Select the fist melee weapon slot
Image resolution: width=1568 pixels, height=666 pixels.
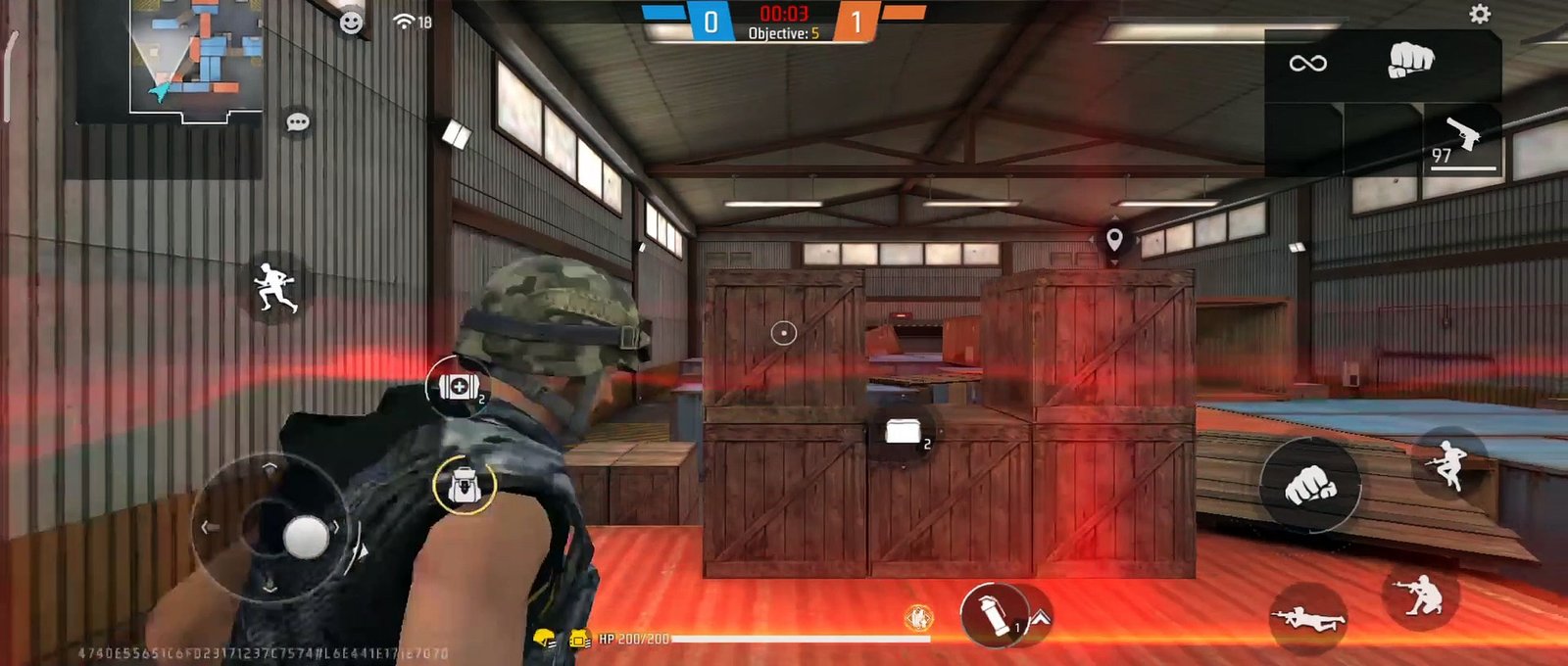click(1410, 62)
